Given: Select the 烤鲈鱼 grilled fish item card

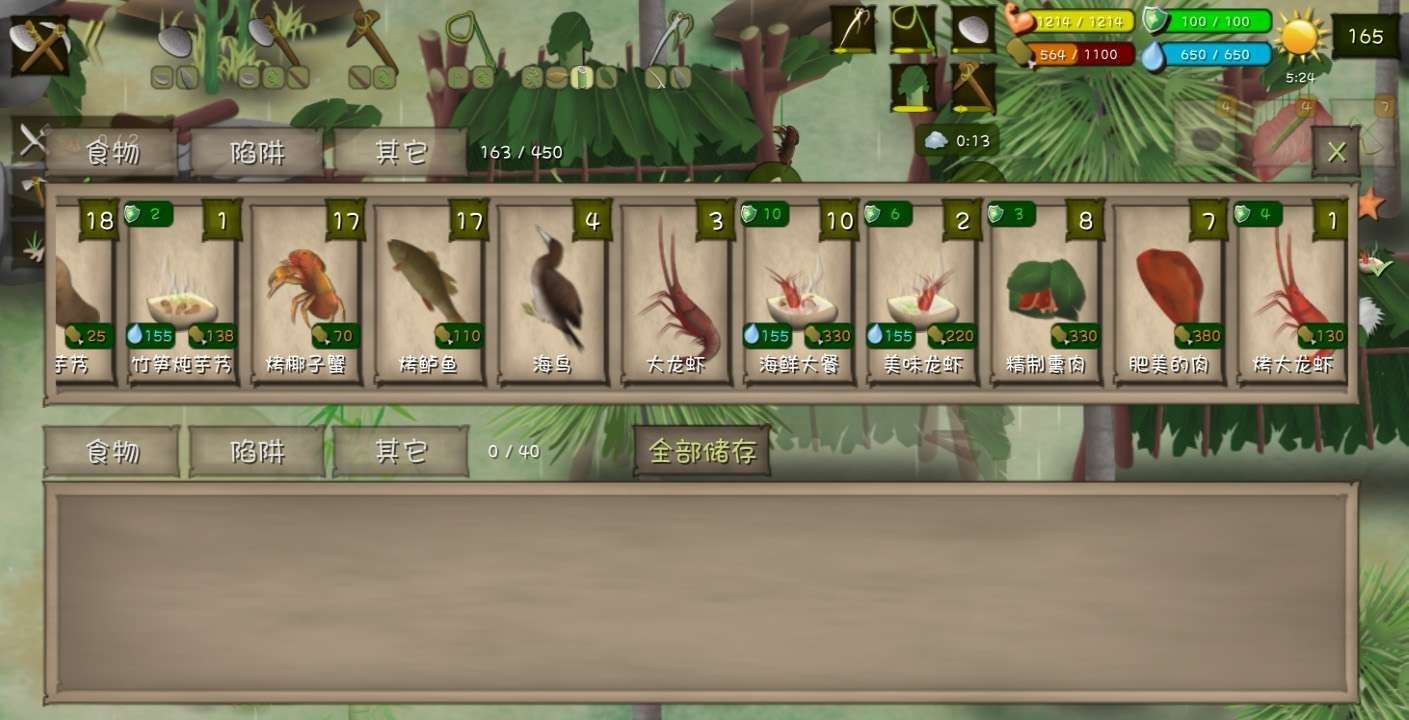Looking at the screenshot, I should pos(429,290).
